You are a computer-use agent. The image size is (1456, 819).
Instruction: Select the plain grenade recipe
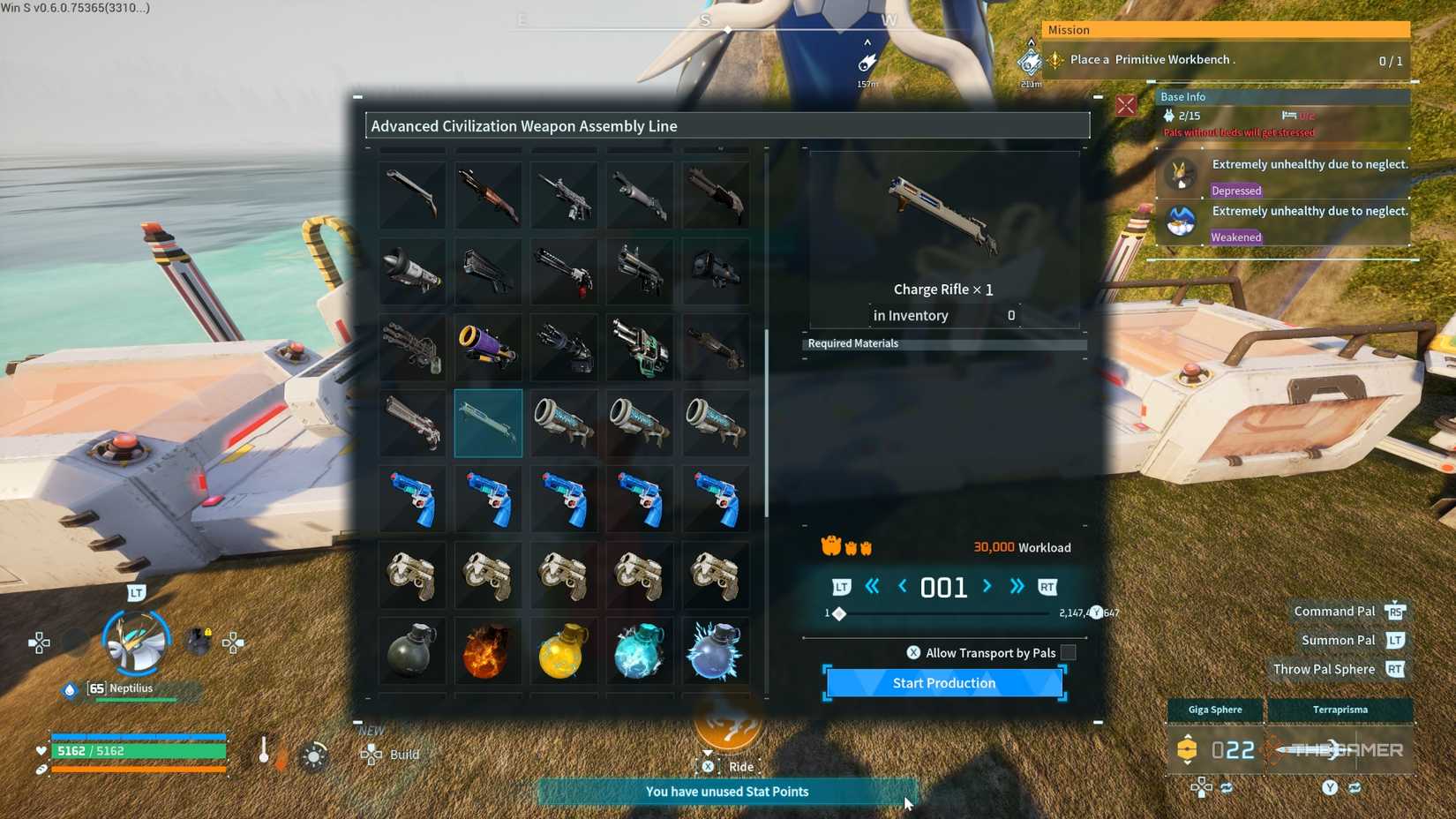[x=412, y=651]
